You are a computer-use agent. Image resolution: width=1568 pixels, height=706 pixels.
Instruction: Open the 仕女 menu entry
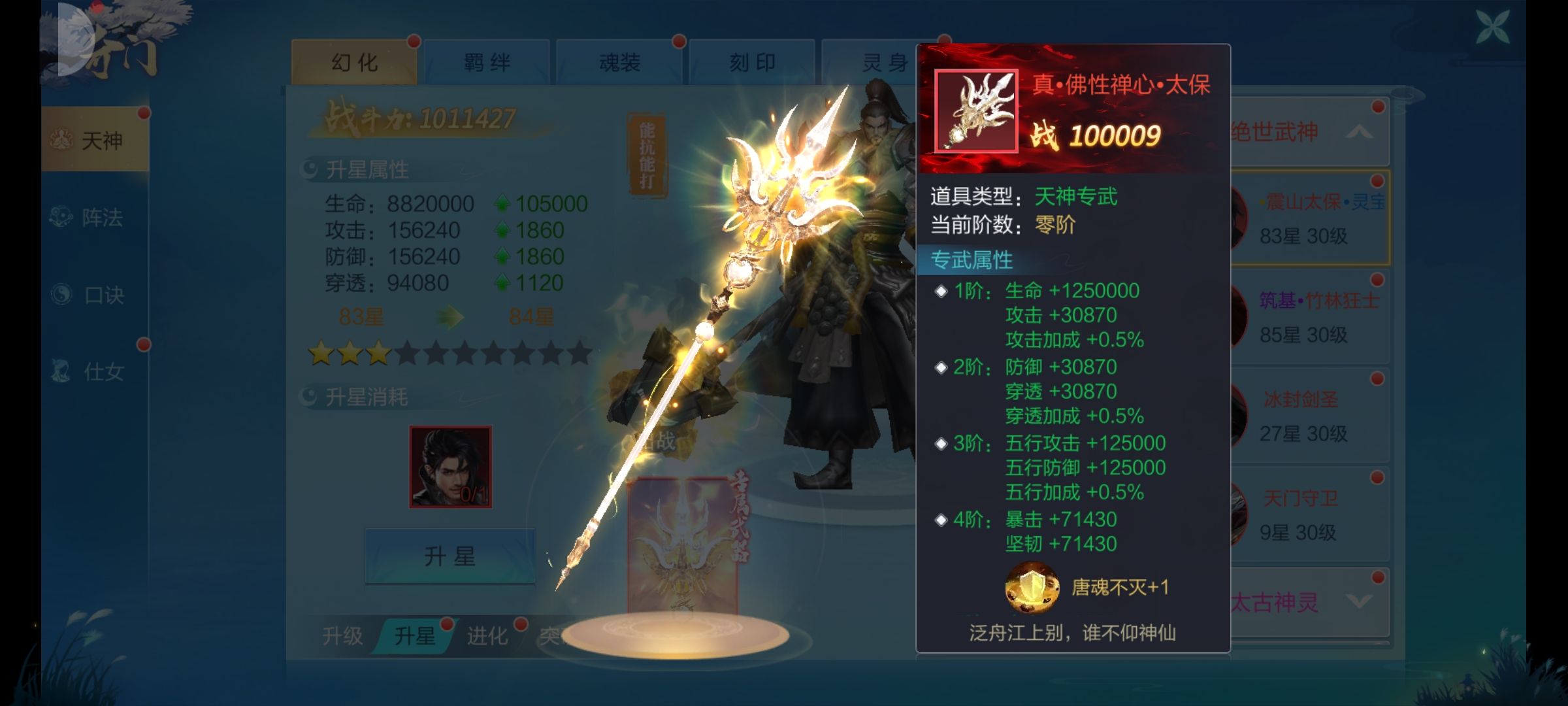pos(96,372)
